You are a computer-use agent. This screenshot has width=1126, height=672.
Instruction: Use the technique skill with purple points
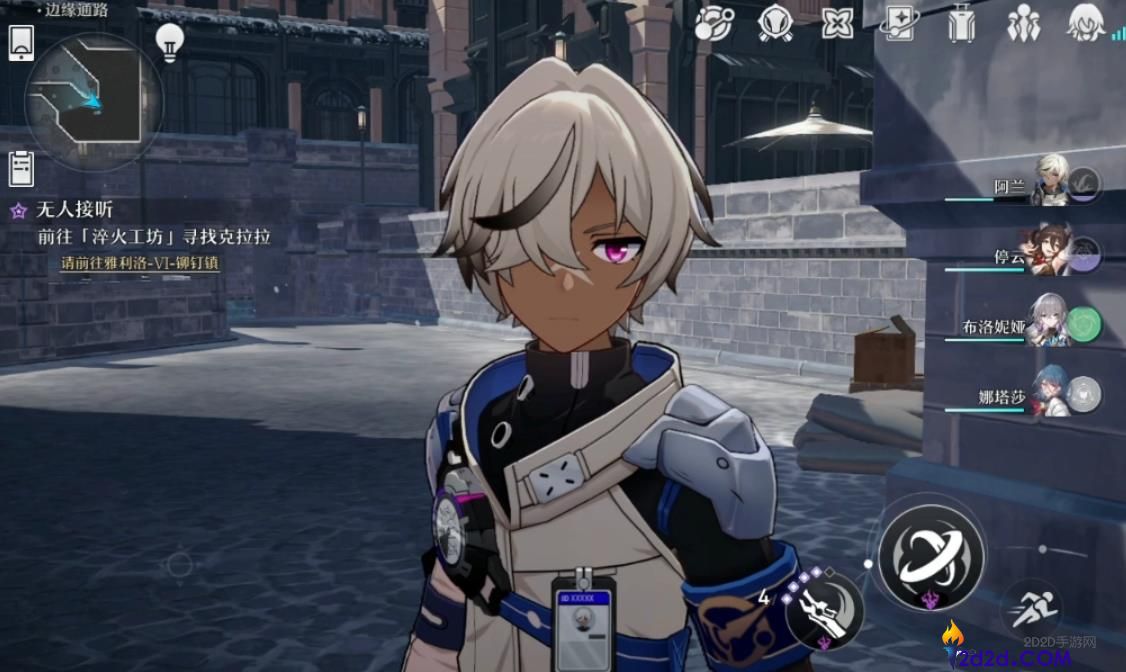click(x=825, y=608)
